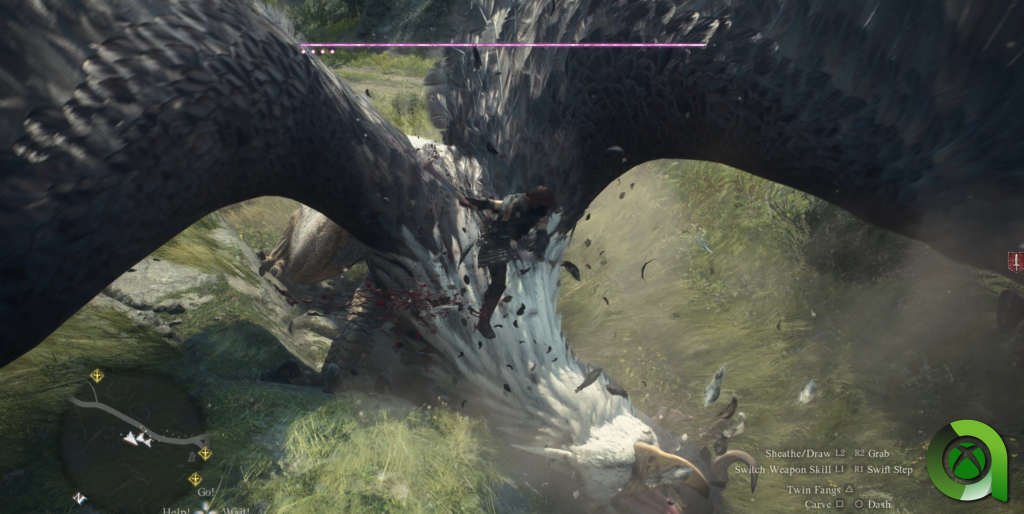Click the north compass marker on minimap
This screenshot has height=514, width=1024.
pos(79,497)
